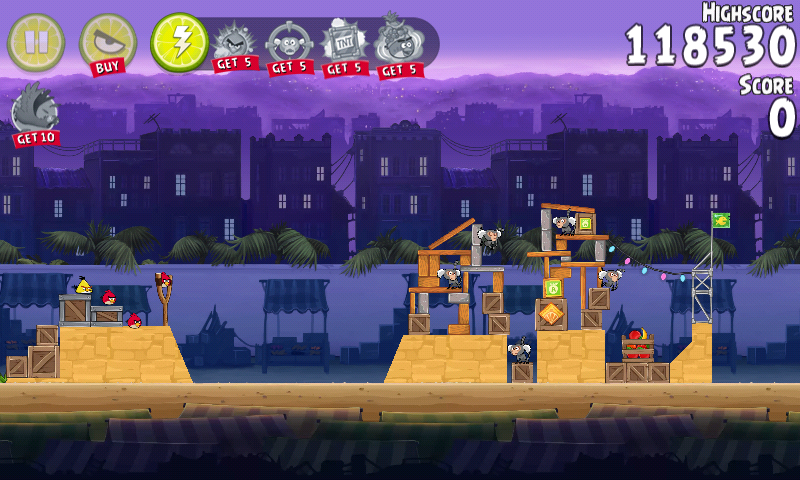Toggle the lightning bolt power-ups button
800x480 pixels.
coord(179,42)
